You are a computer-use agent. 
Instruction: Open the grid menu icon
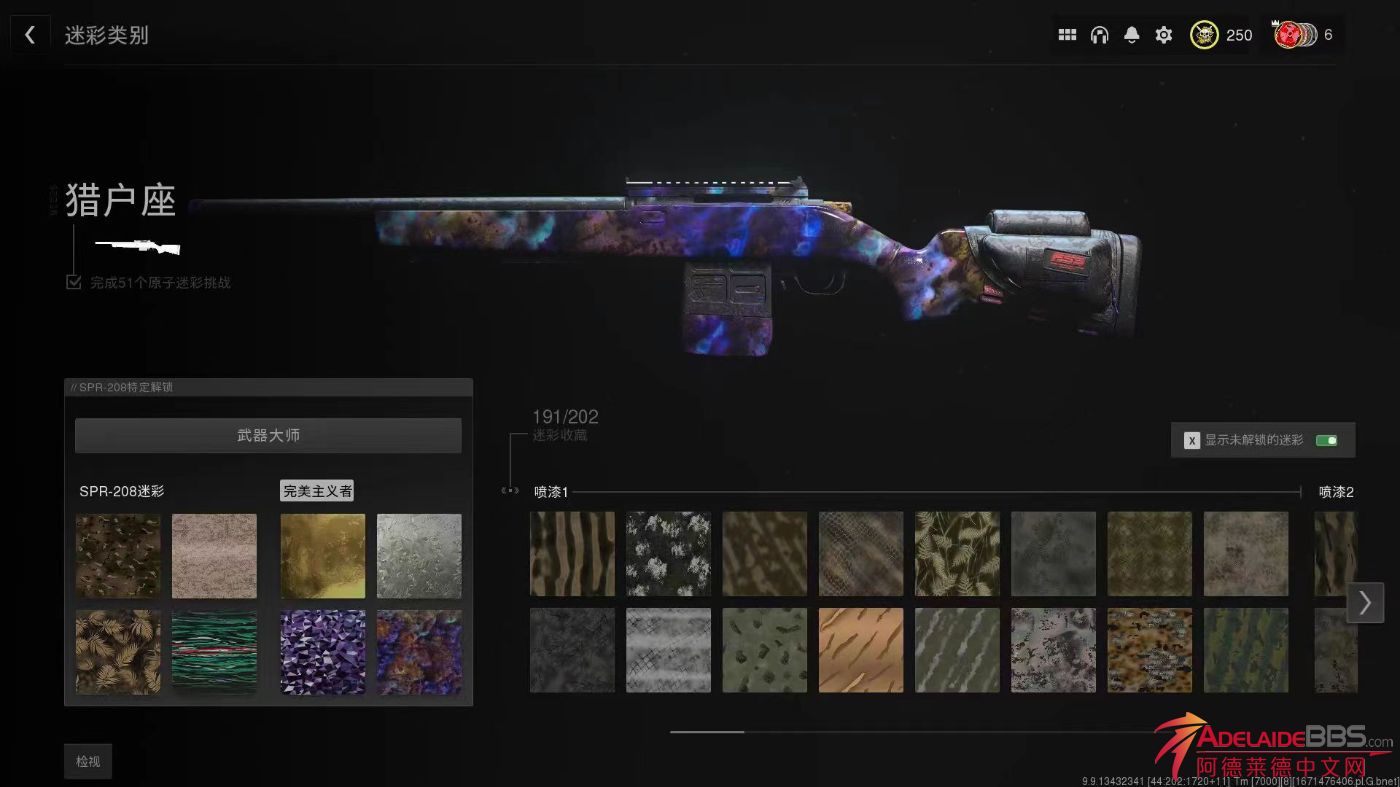pos(1067,35)
